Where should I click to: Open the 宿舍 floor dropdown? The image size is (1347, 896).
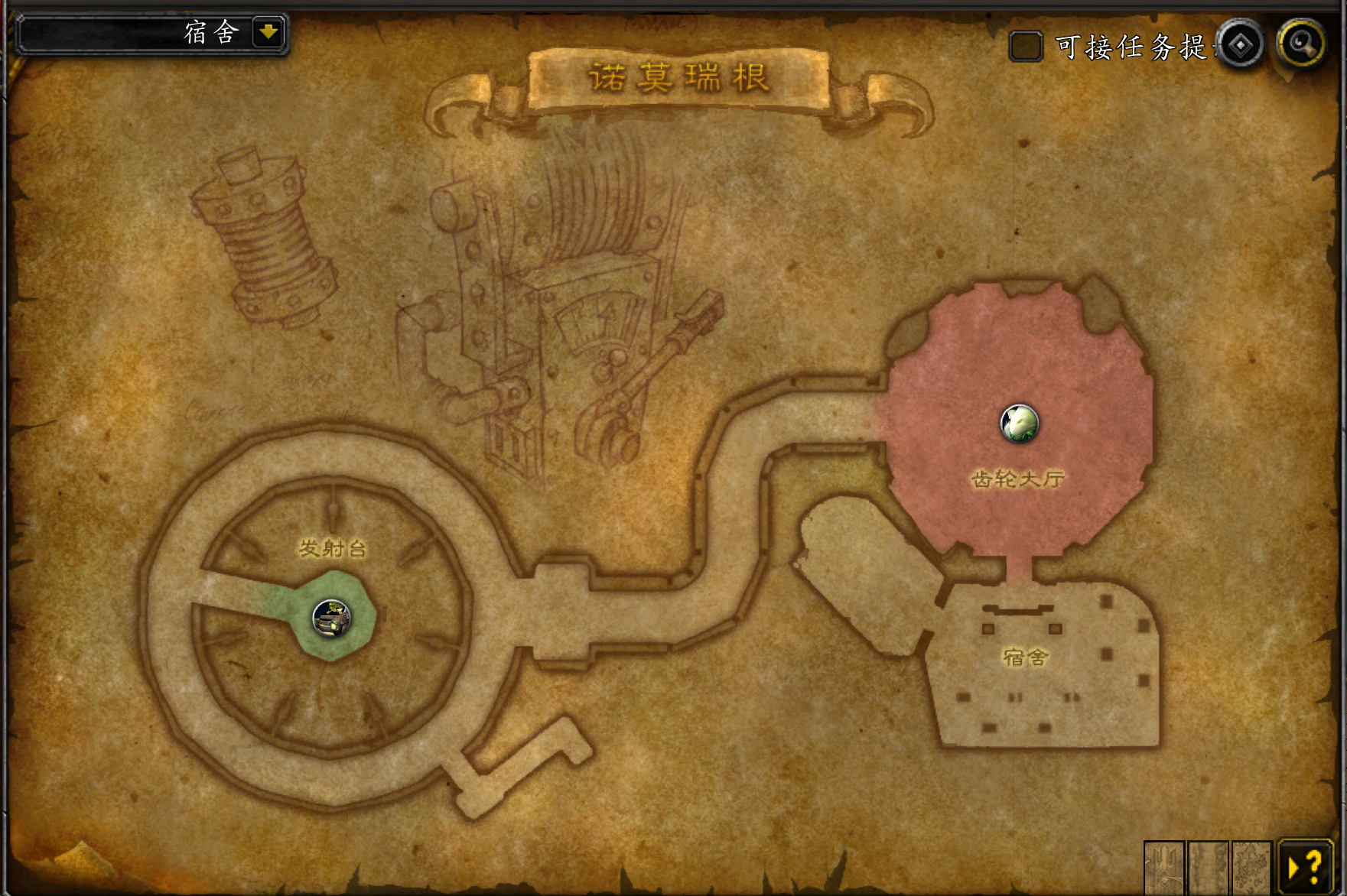click(x=268, y=33)
